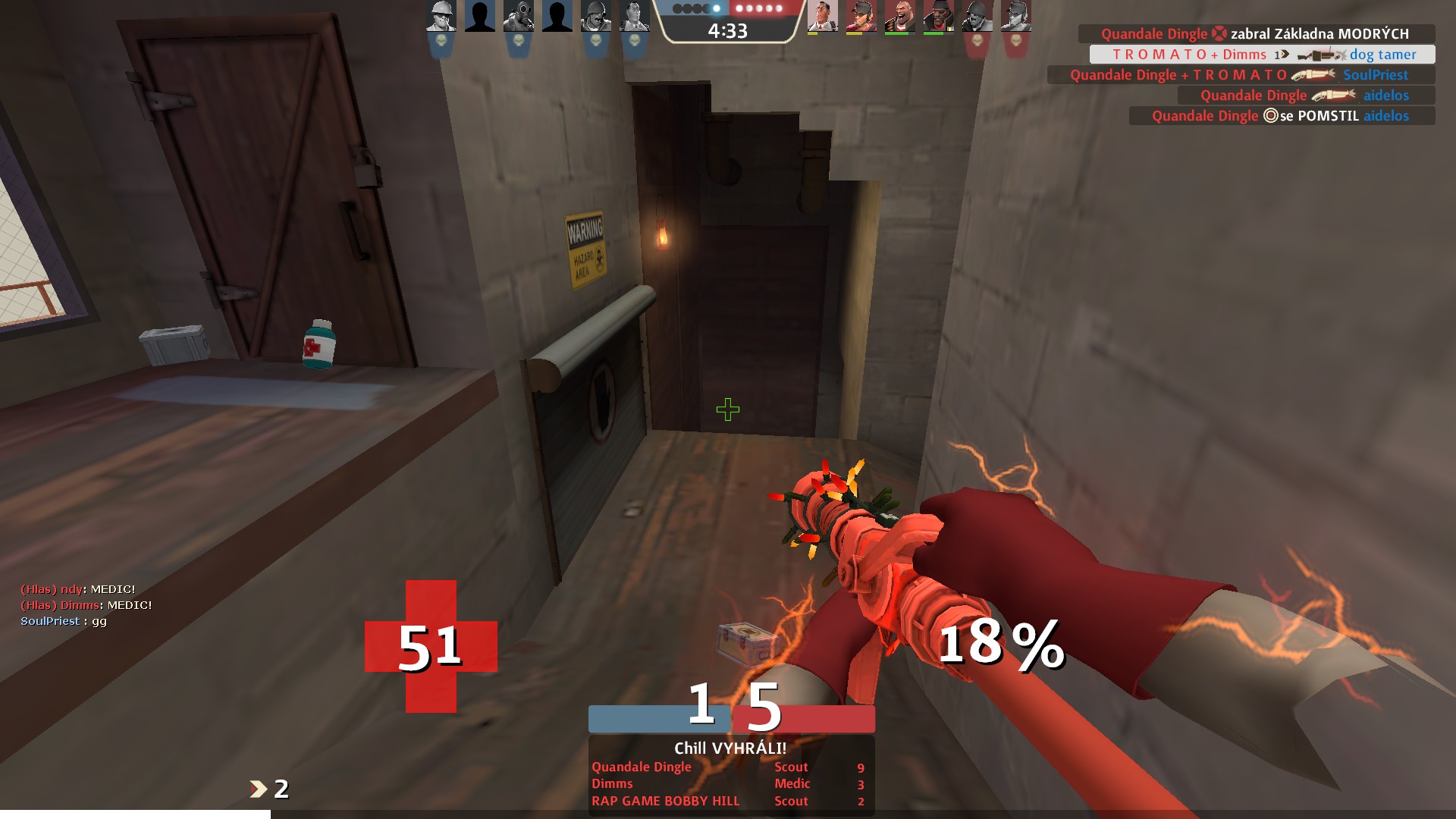
Task: Select Quandale Dingle's row in the win panel
Action: 728,767
